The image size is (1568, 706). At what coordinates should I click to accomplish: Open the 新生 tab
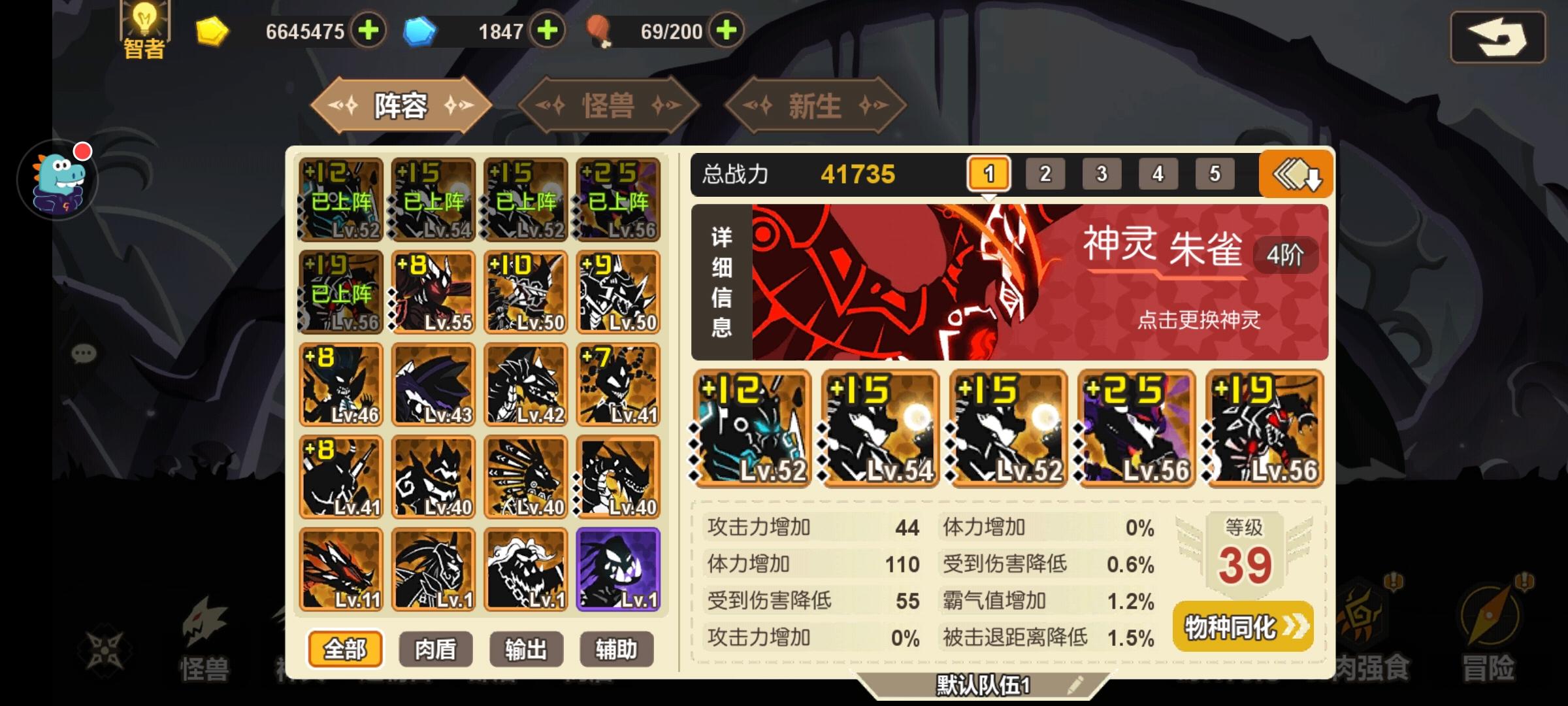coord(814,106)
